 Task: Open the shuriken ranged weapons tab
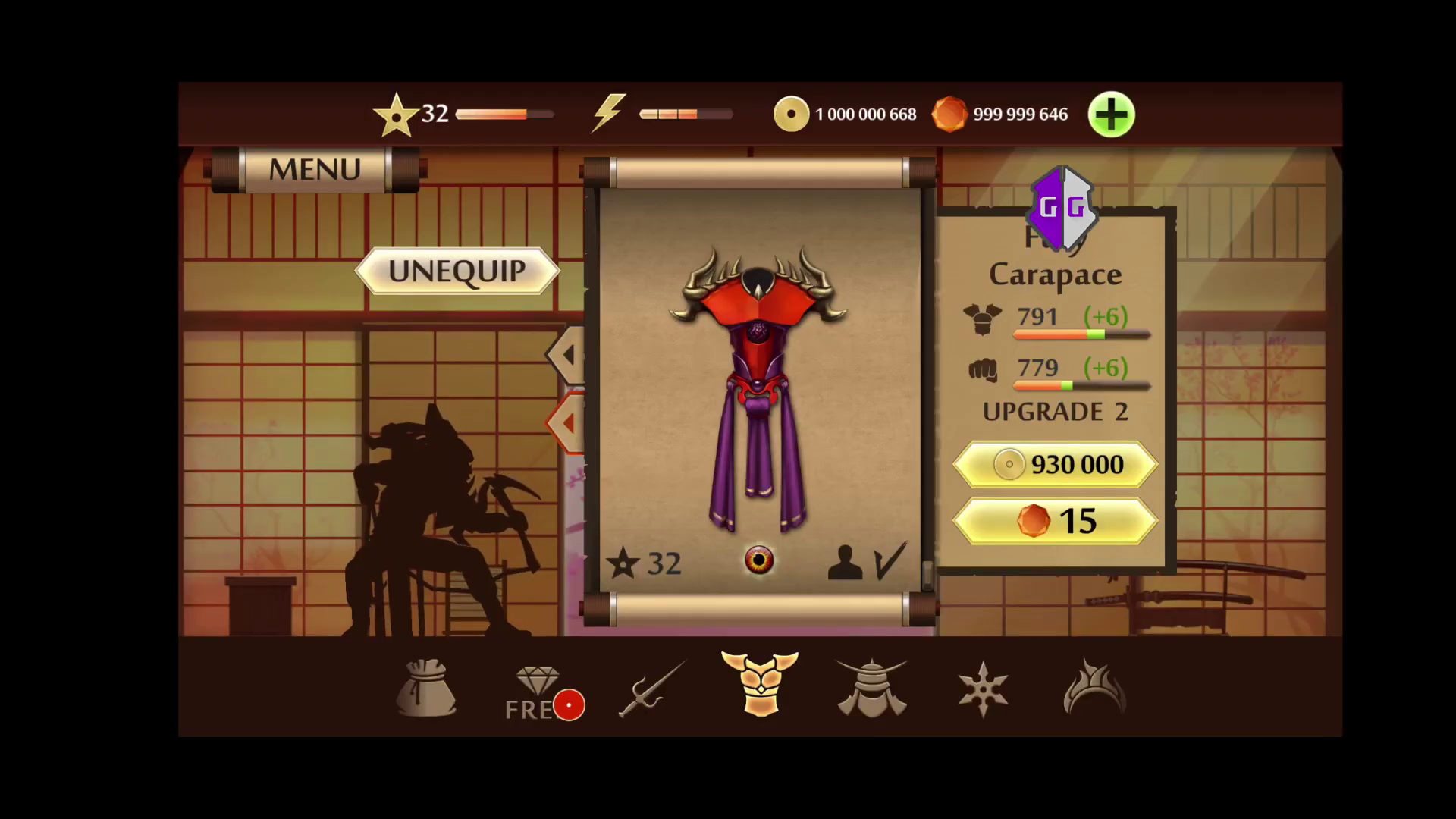click(983, 689)
